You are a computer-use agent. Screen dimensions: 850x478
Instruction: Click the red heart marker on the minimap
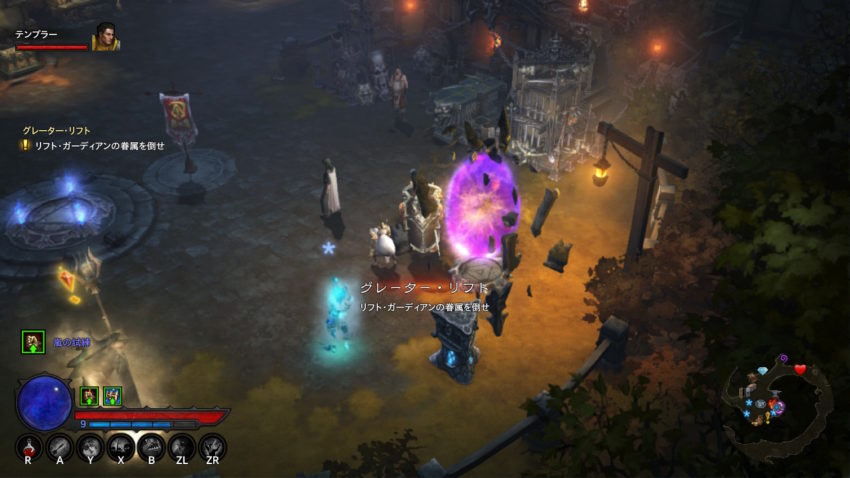tap(800, 369)
